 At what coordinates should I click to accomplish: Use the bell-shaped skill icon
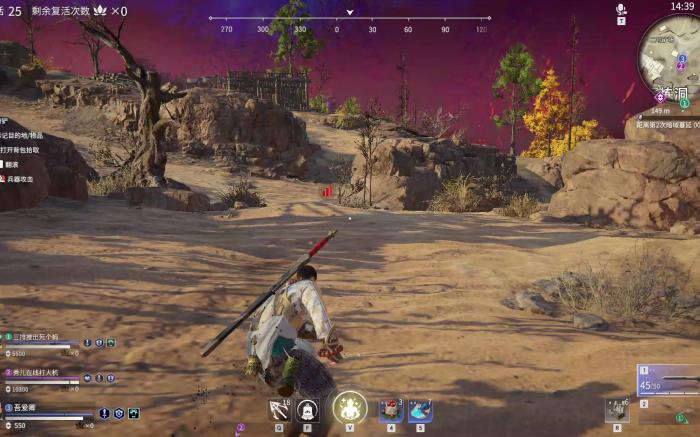coord(308,409)
